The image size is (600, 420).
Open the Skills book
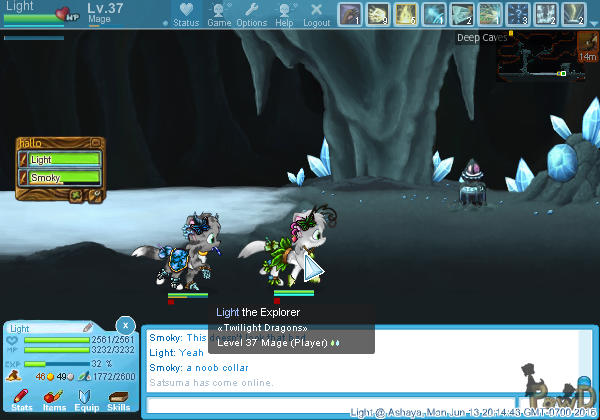click(118, 400)
